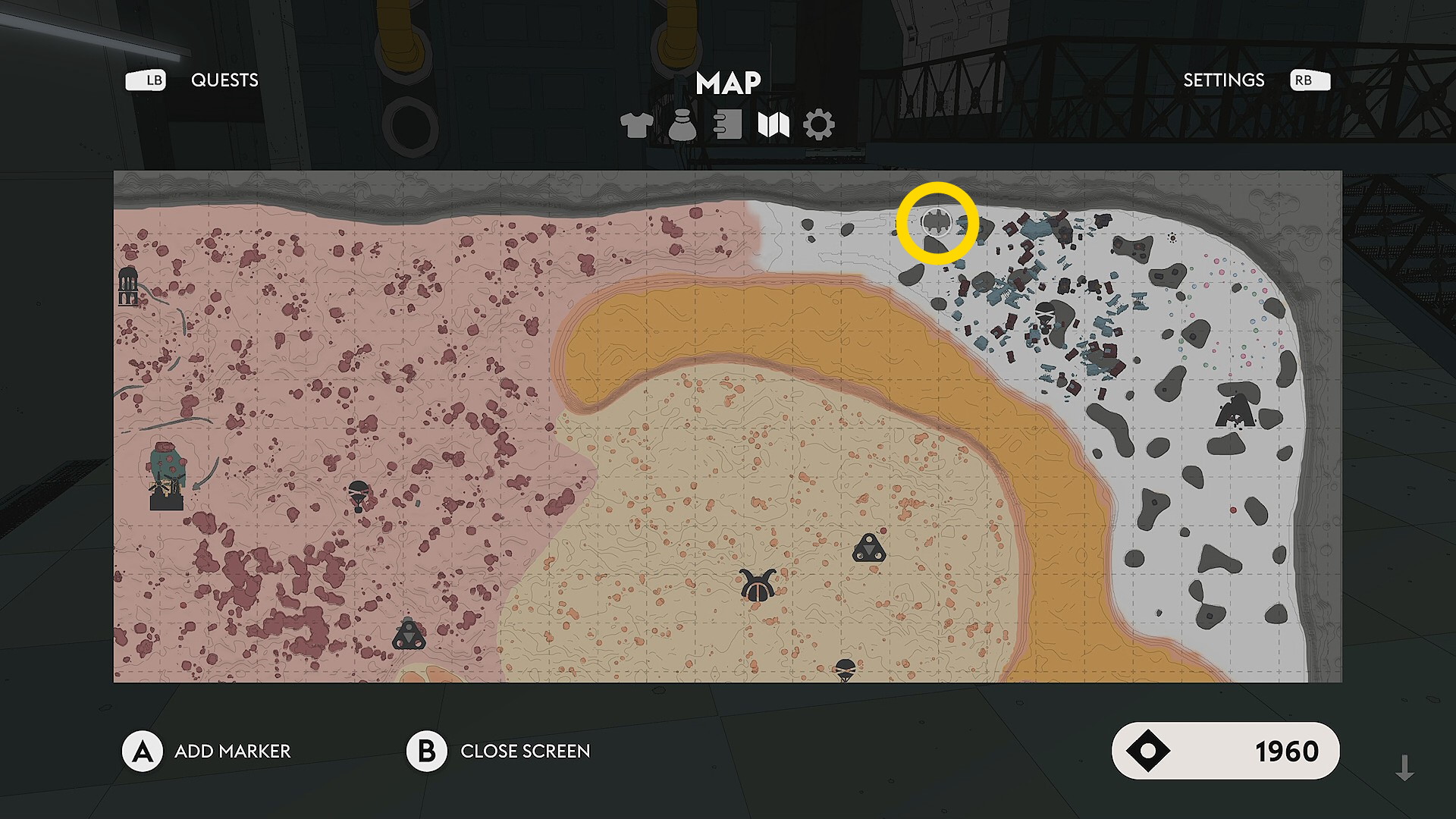The image size is (1456, 819).
Task: Open the quest journal notebook tab
Action: 728,124
